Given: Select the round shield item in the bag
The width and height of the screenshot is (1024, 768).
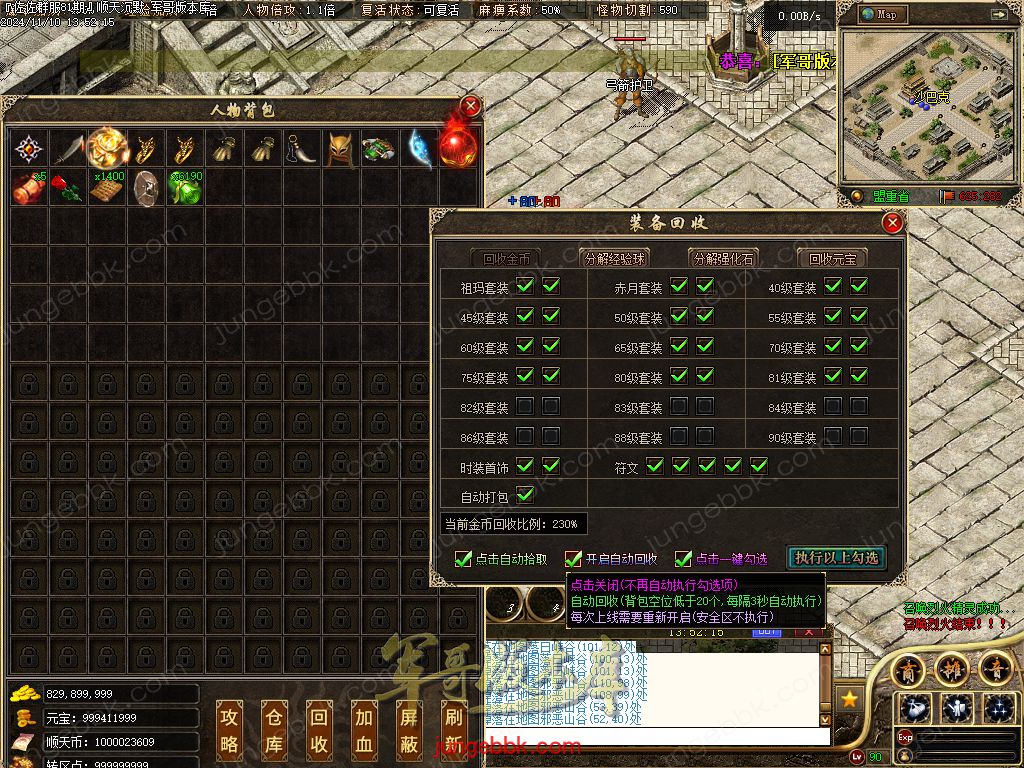Looking at the screenshot, I should pyautogui.click(x=146, y=187).
